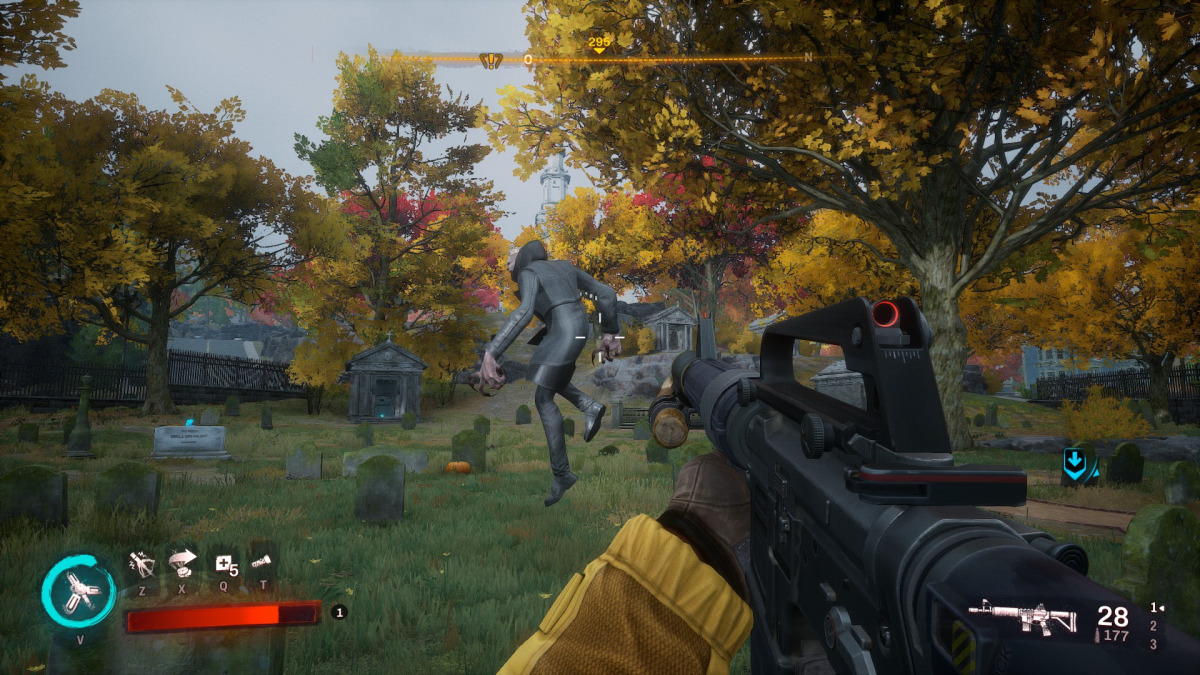Select the blue down-arrow waypoint marker
The width and height of the screenshot is (1200, 675).
1076,464
